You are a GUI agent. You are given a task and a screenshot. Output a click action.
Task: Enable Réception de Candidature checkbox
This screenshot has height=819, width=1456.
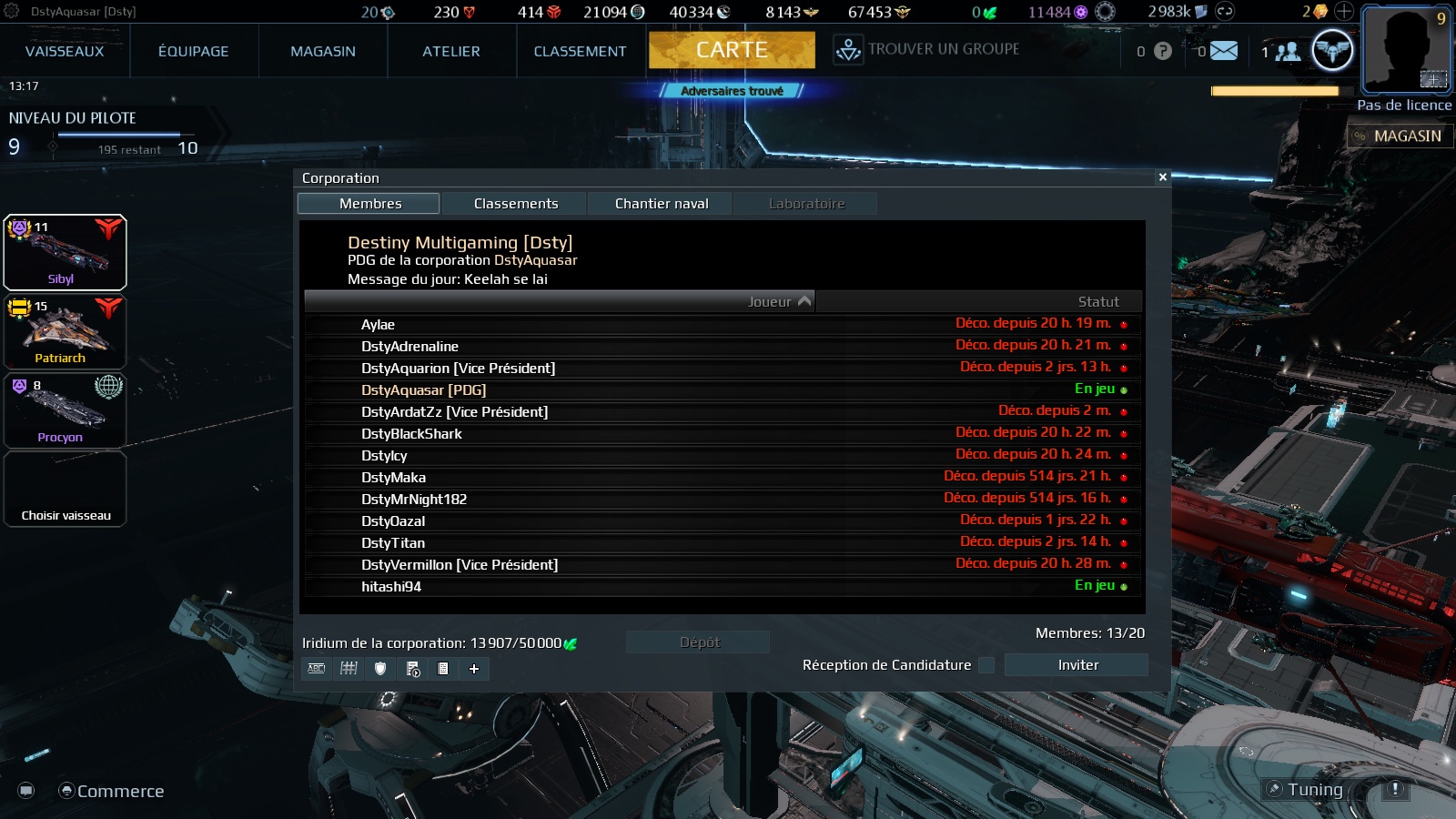point(986,665)
